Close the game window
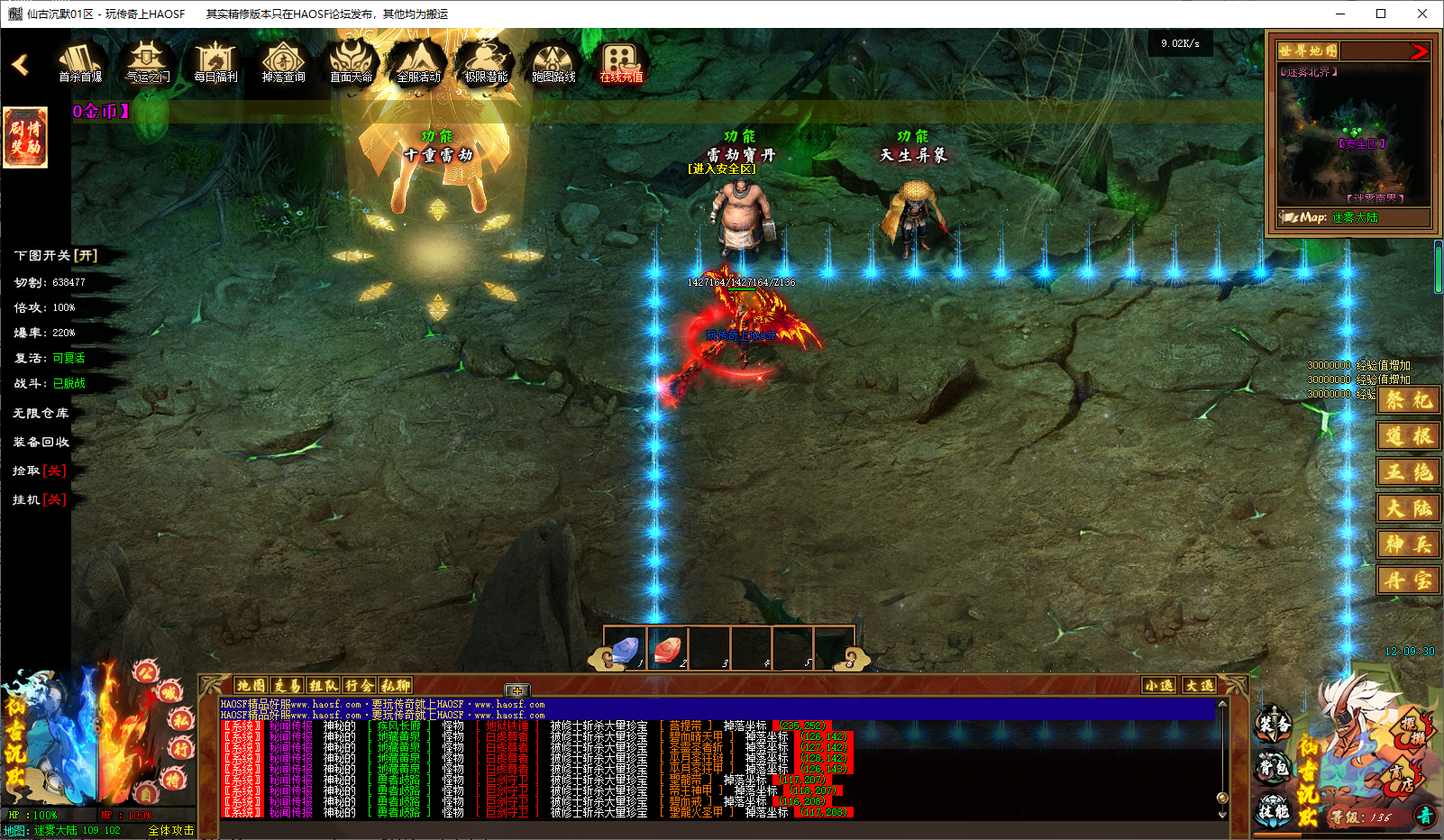The width and height of the screenshot is (1444, 840). [1422, 14]
